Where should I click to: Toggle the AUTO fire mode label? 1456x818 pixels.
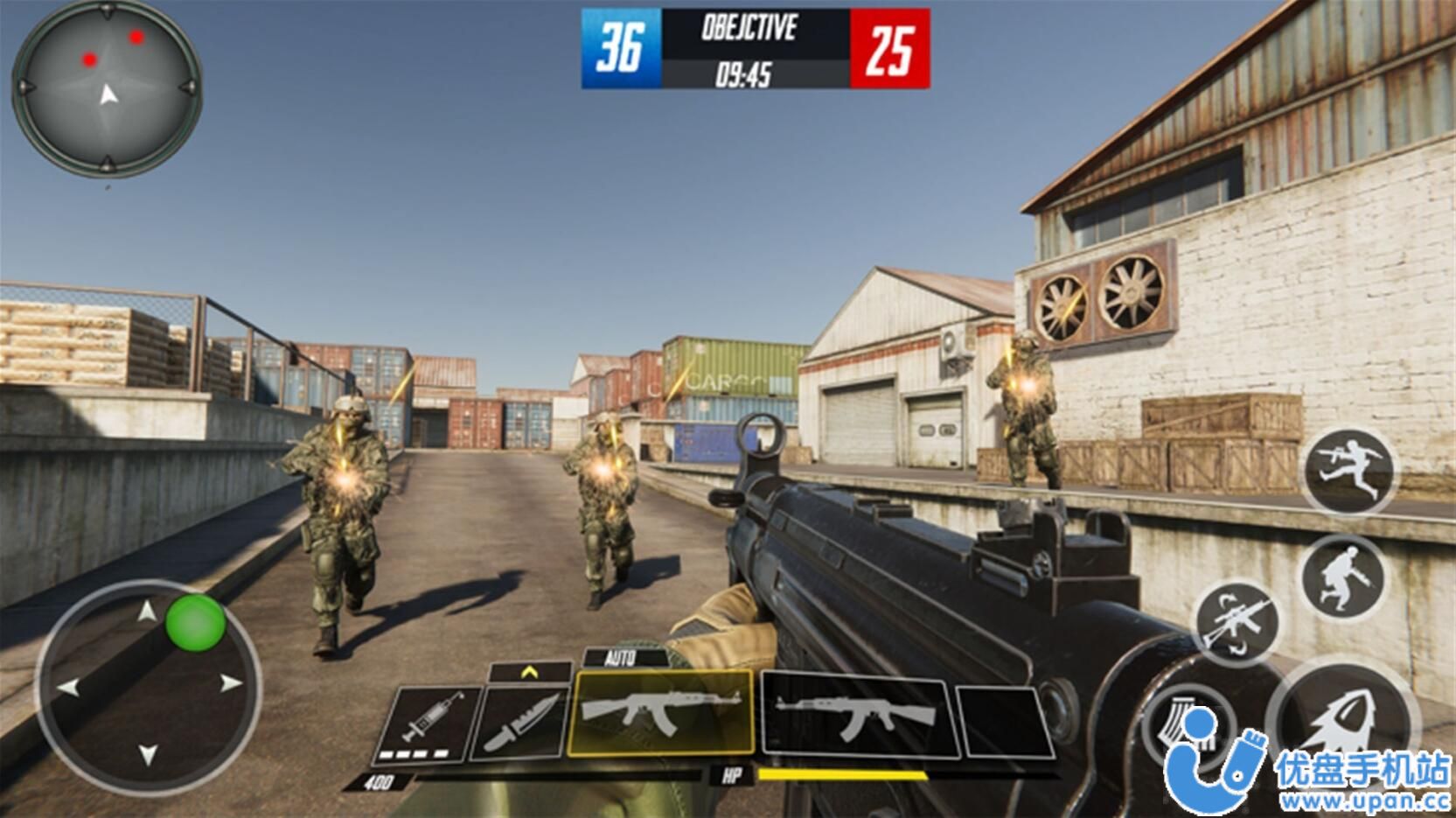pos(620,658)
